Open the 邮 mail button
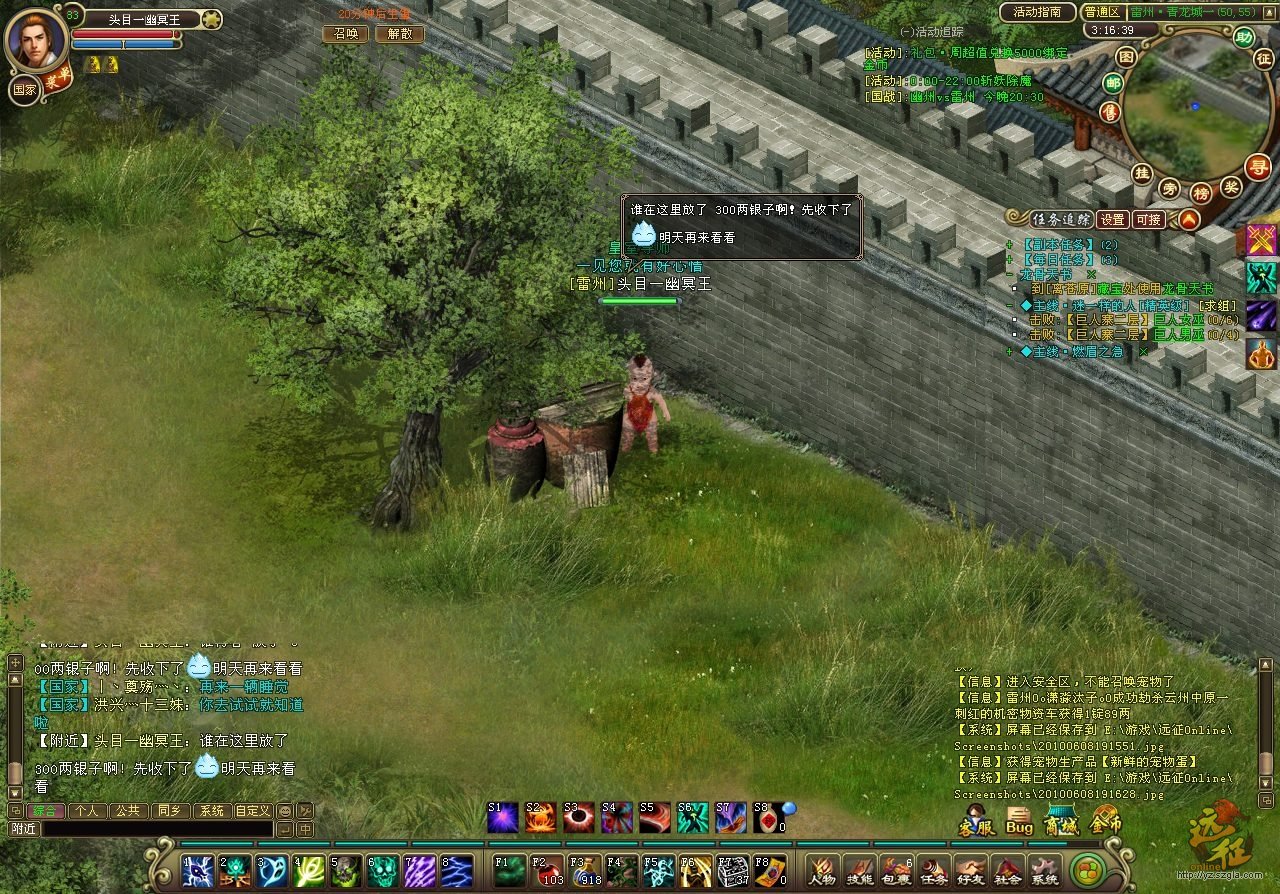The height and width of the screenshot is (894, 1280). 1112,83
